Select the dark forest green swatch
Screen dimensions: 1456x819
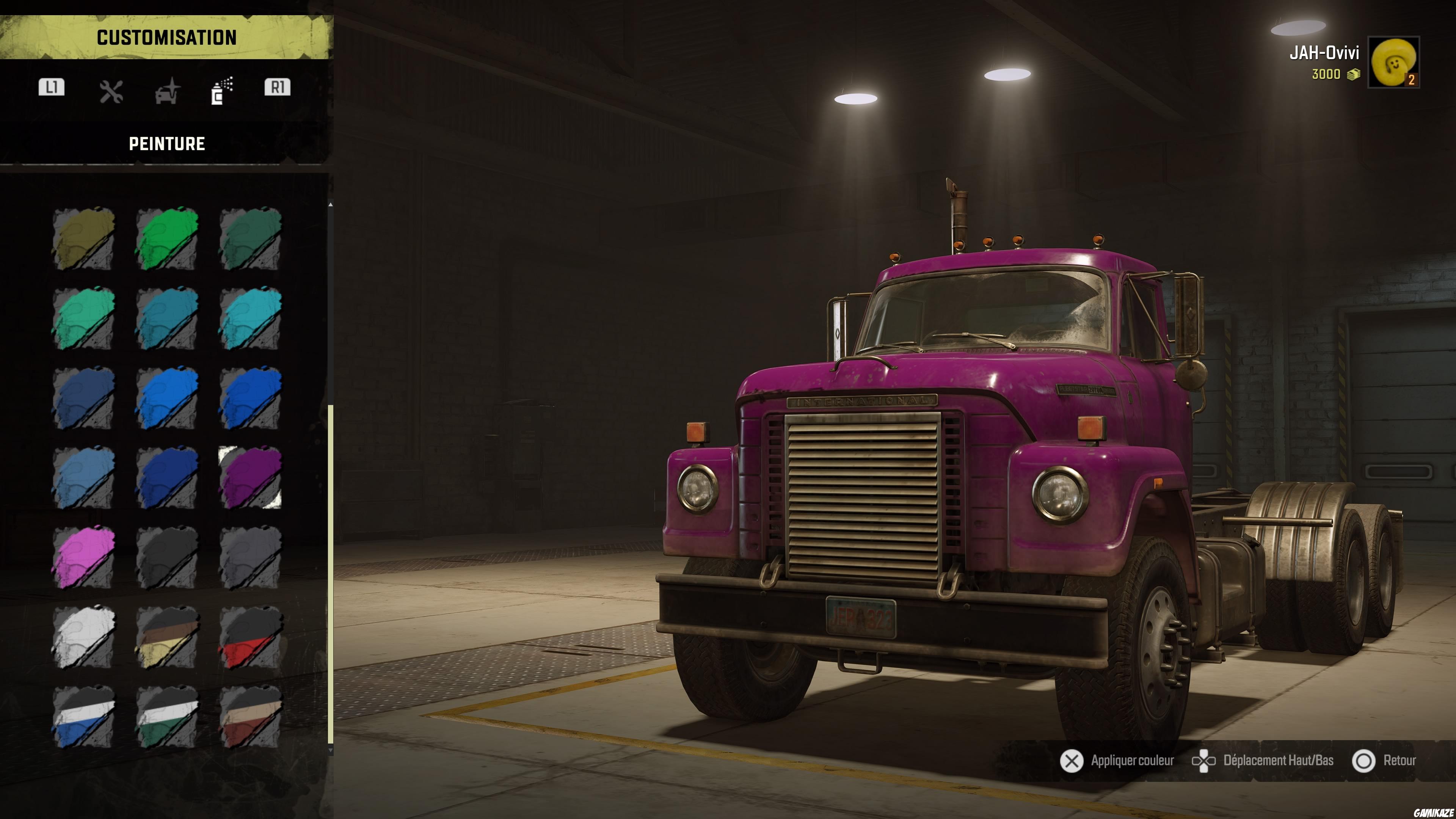pyautogui.click(x=250, y=238)
